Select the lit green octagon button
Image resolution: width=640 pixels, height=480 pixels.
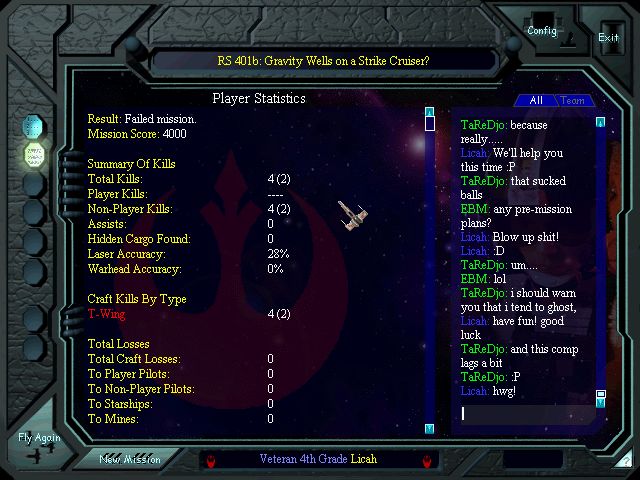point(35,155)
